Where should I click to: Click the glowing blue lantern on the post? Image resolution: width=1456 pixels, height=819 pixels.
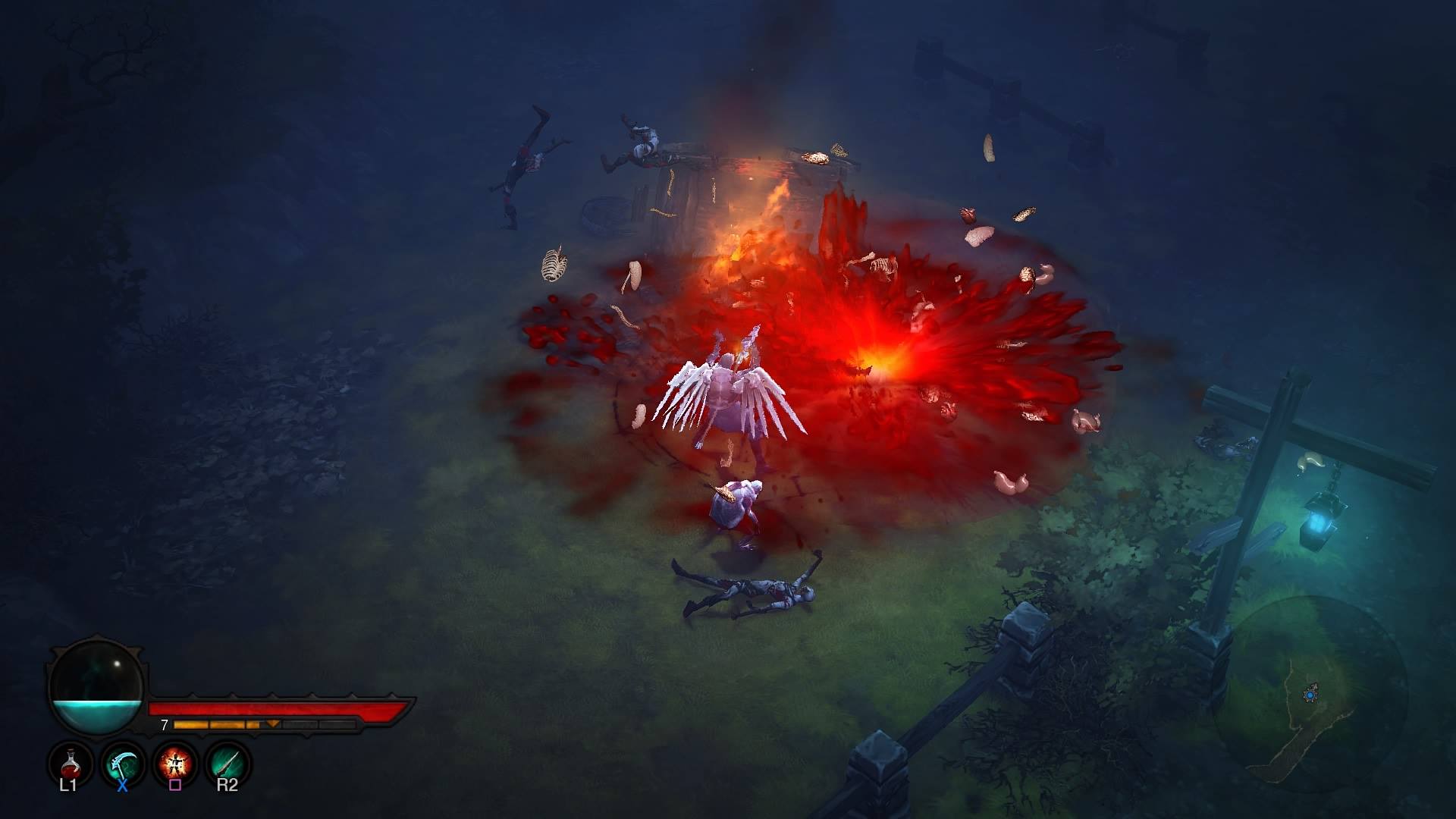1319,523
